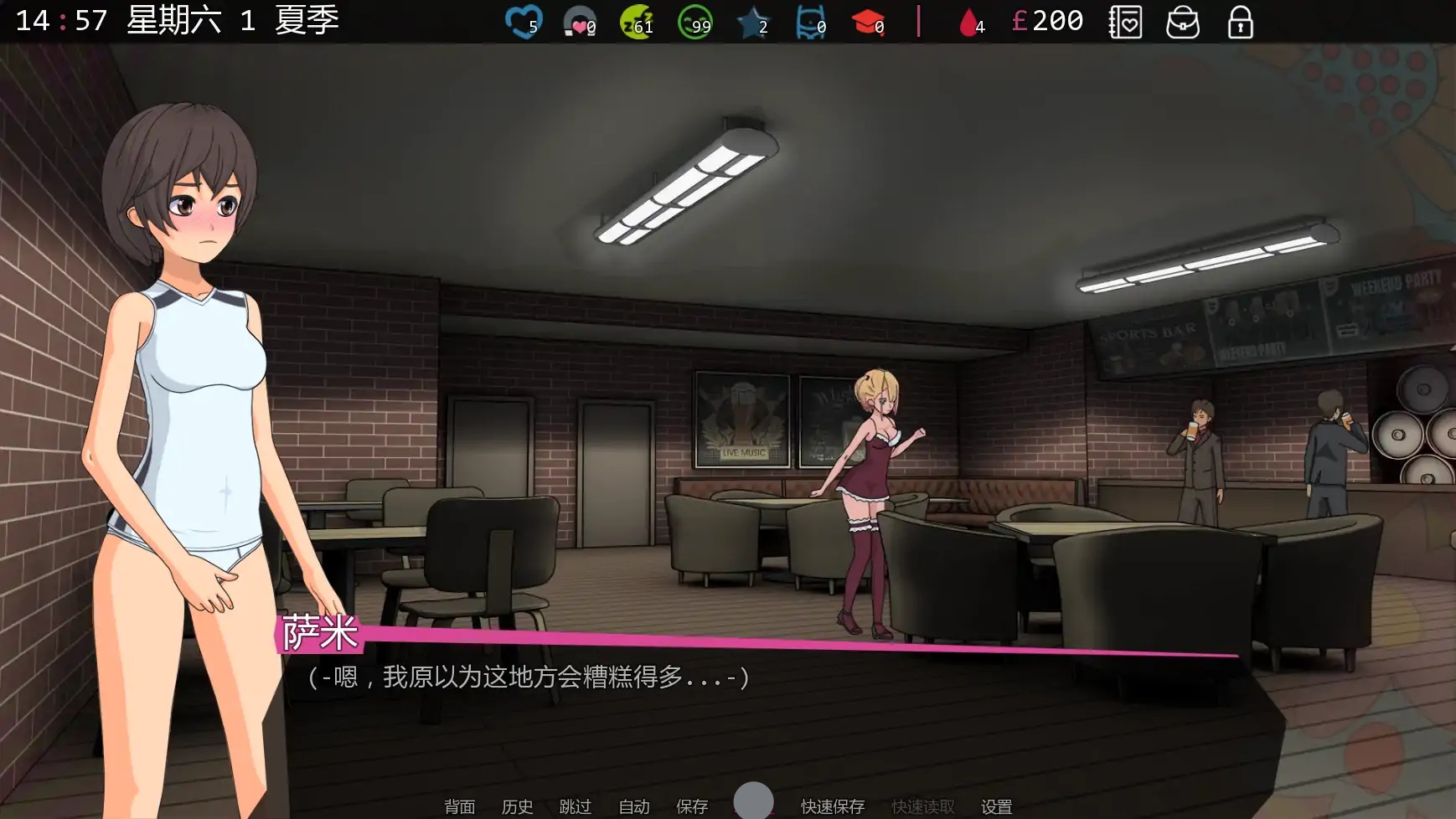Open 历史 dialogue history
The width and height of the screenshot is (1456, 819).
[x=517, y=807]
